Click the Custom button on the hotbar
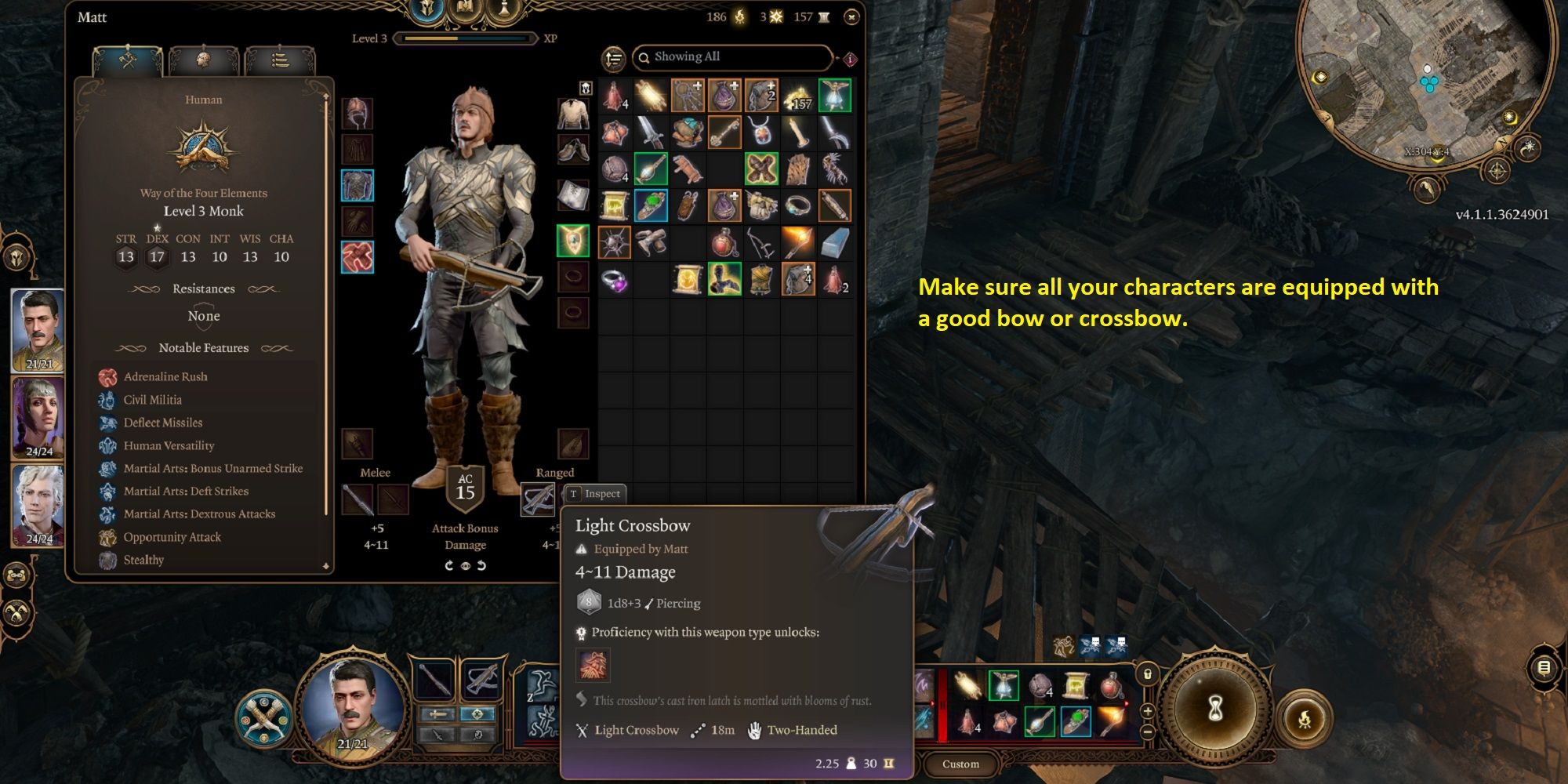Screen dimensions: 1568x784 coord(960,764)
